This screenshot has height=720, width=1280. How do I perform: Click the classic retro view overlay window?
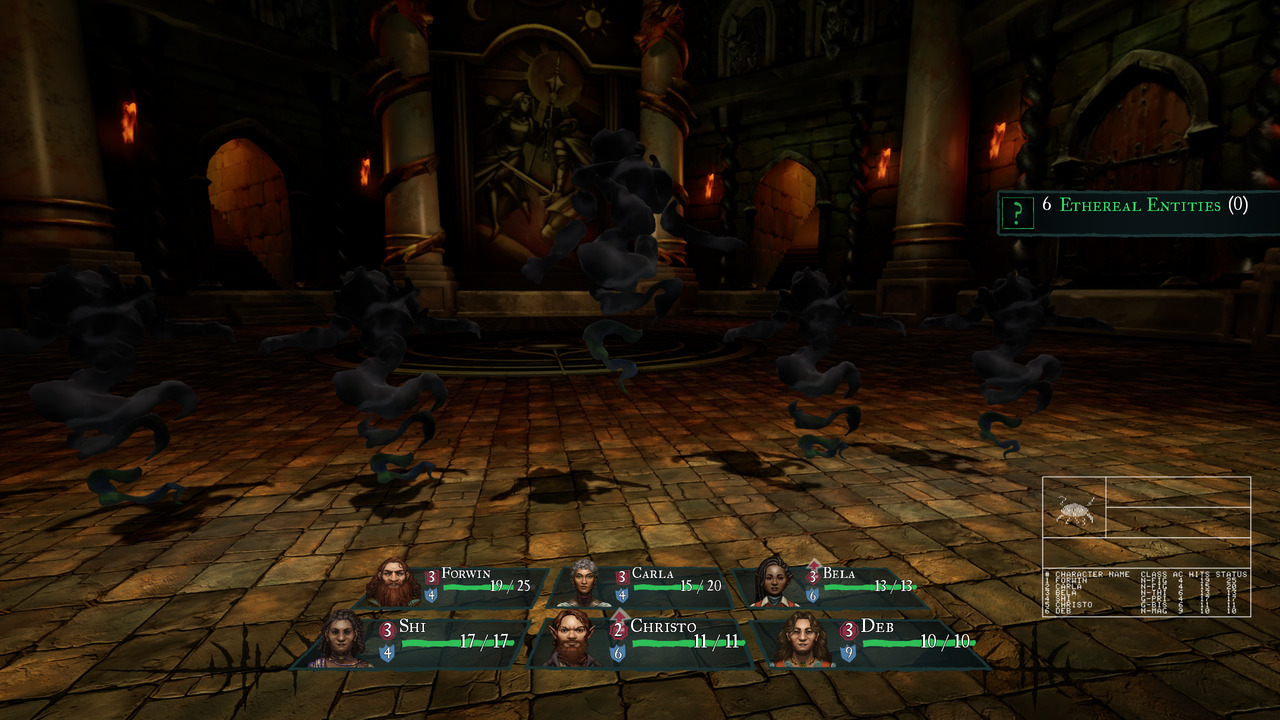pyautogui.click(x=1146, y=546)
